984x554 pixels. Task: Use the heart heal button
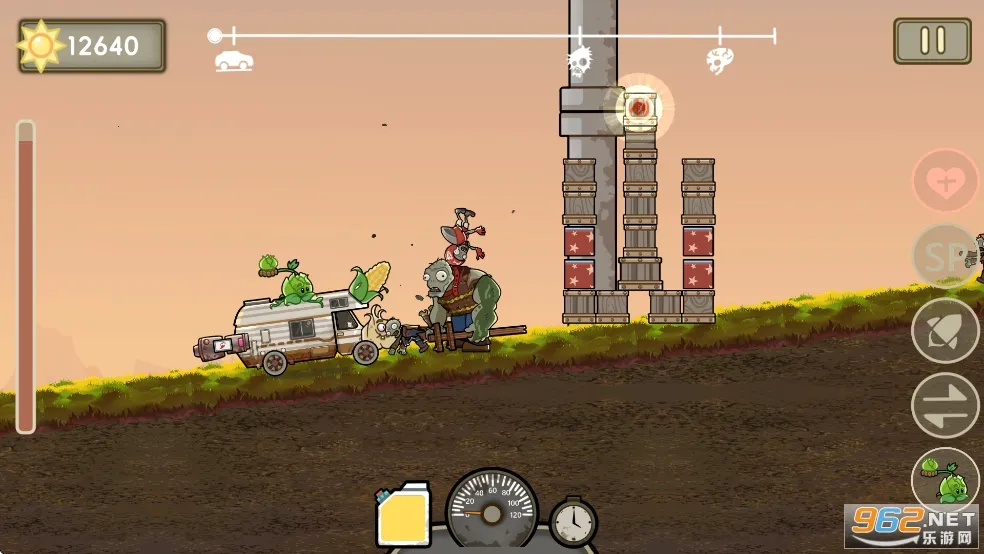pos(944,182)
